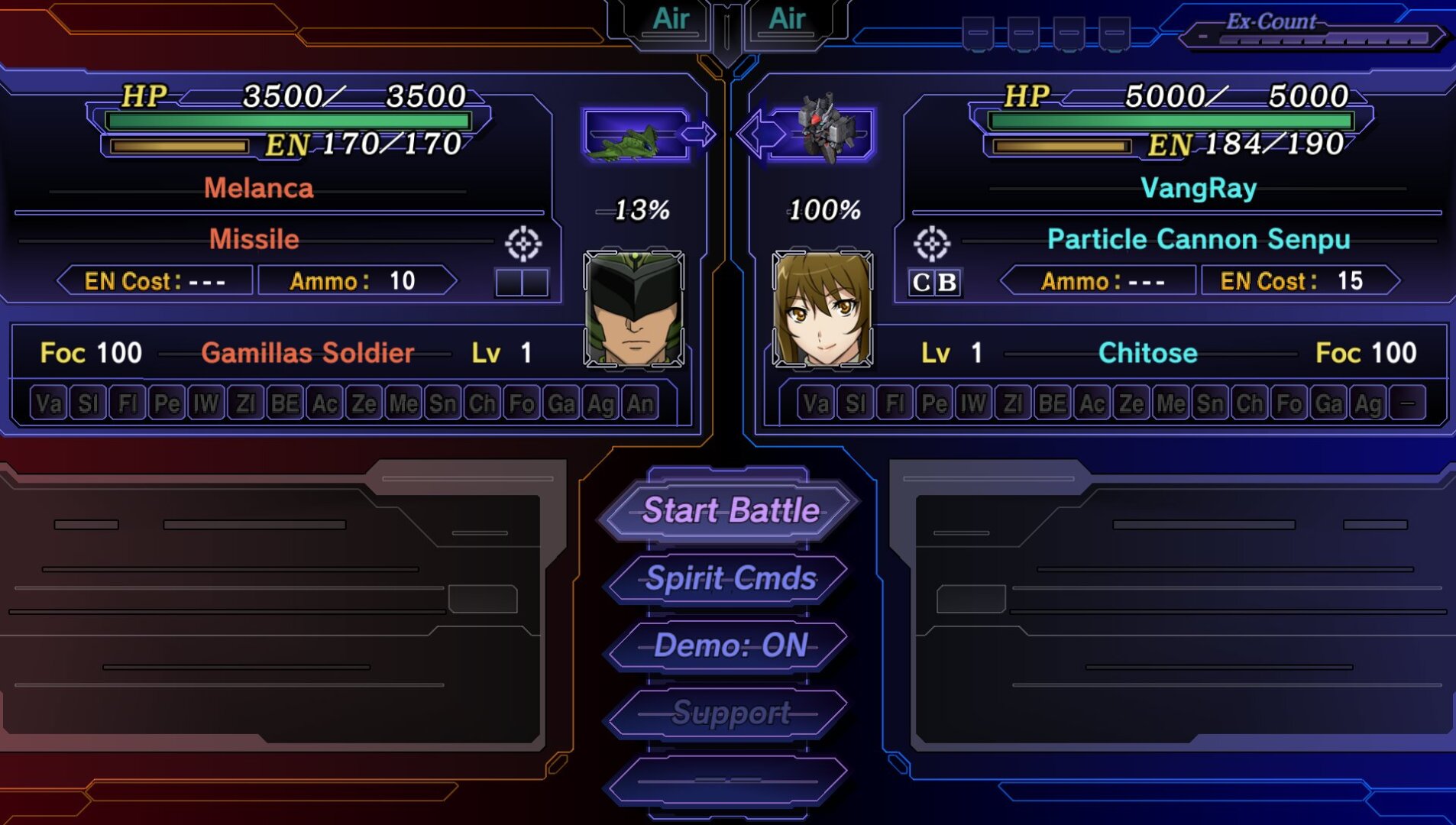Open the Spirit Cmds menu
Screen dimensions: 1456x825
[x=730, y=578]
